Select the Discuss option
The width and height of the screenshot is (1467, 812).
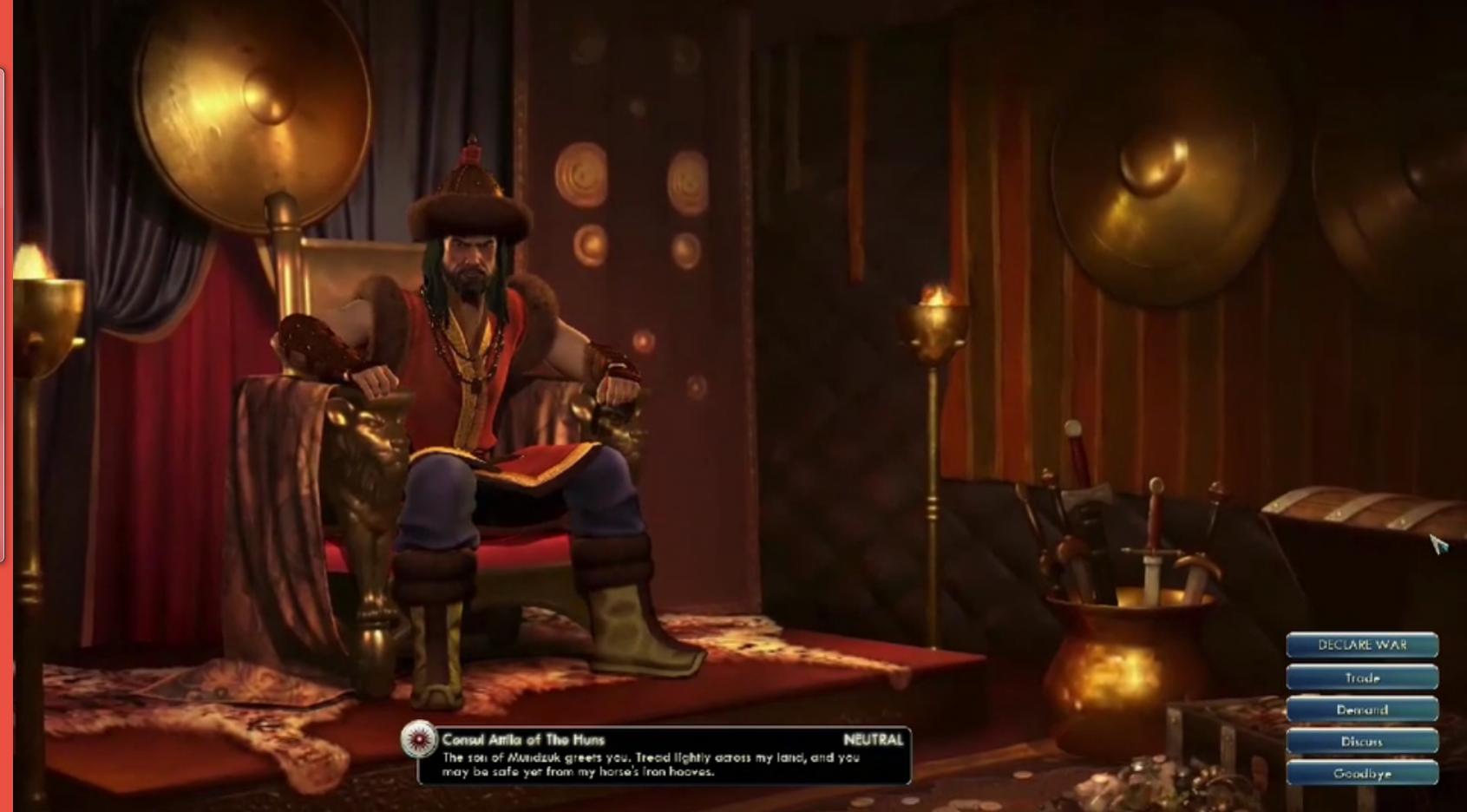pos(1361,742)
